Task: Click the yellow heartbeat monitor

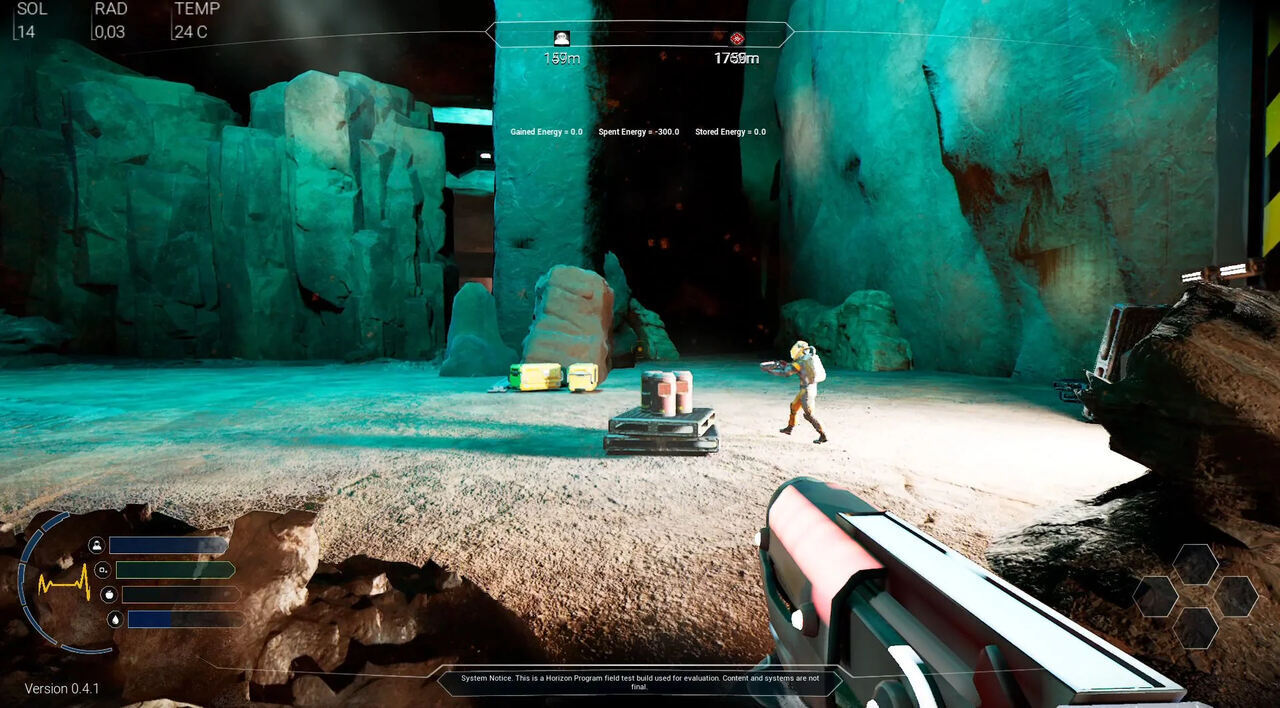Action: point(63,582)
